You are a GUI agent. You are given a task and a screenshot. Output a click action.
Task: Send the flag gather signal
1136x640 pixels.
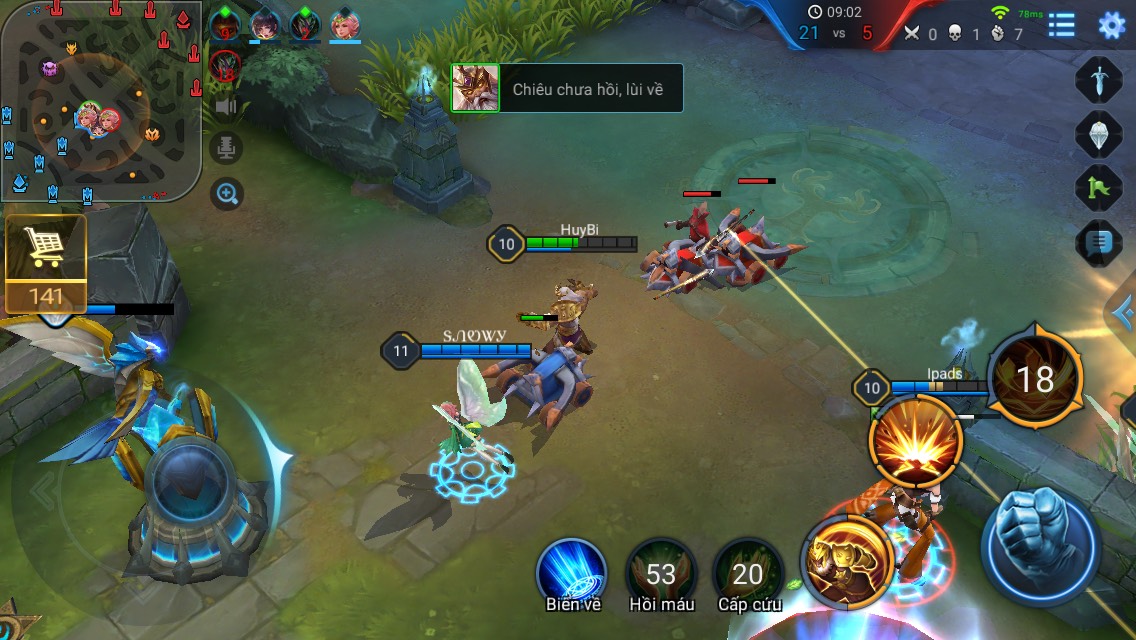(x=1099, y=188)
